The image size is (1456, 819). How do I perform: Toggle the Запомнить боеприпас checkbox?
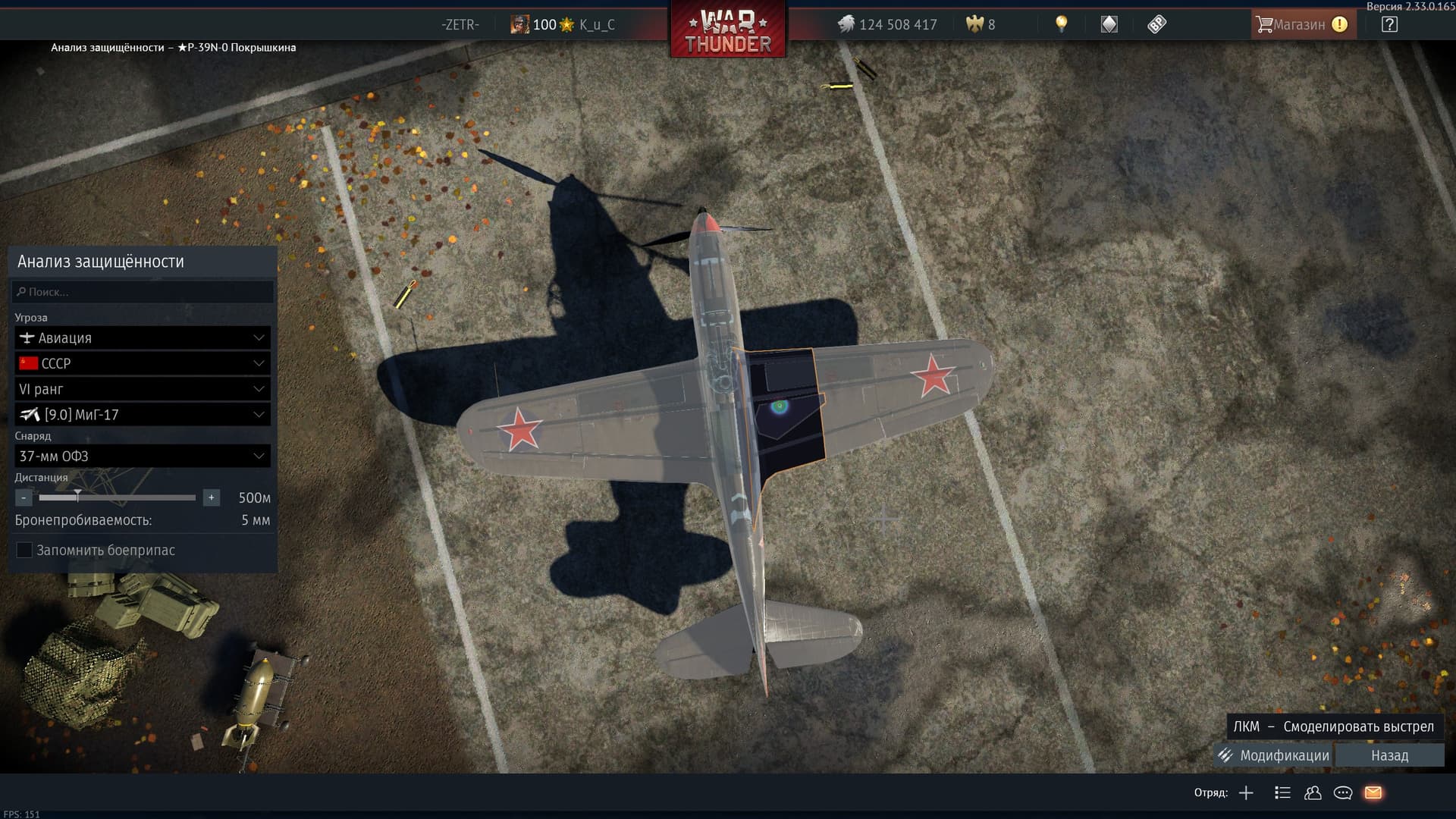[x=24, y=551]
